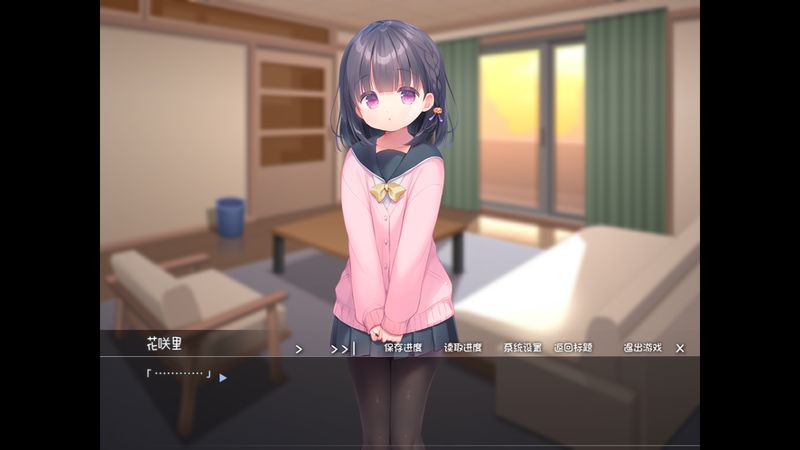Advance dialogue via the blue arrow indicator
The image size is (800, 450).
coord(223,378)
